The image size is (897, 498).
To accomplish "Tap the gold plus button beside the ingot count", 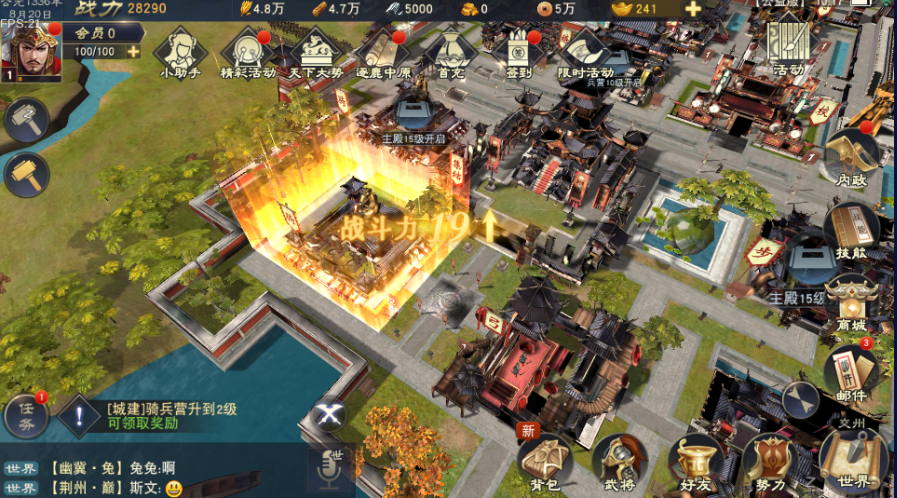I will point(693,9).
